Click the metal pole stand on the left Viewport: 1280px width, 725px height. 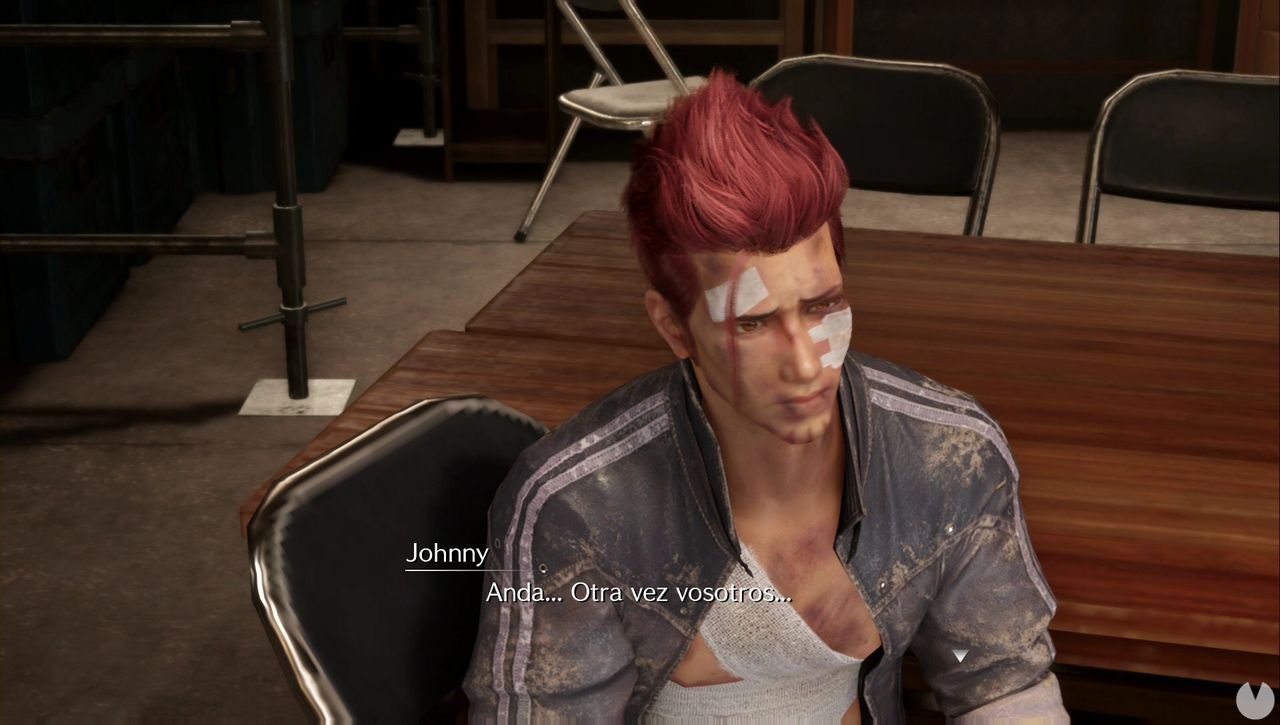[x=290, y=300]
